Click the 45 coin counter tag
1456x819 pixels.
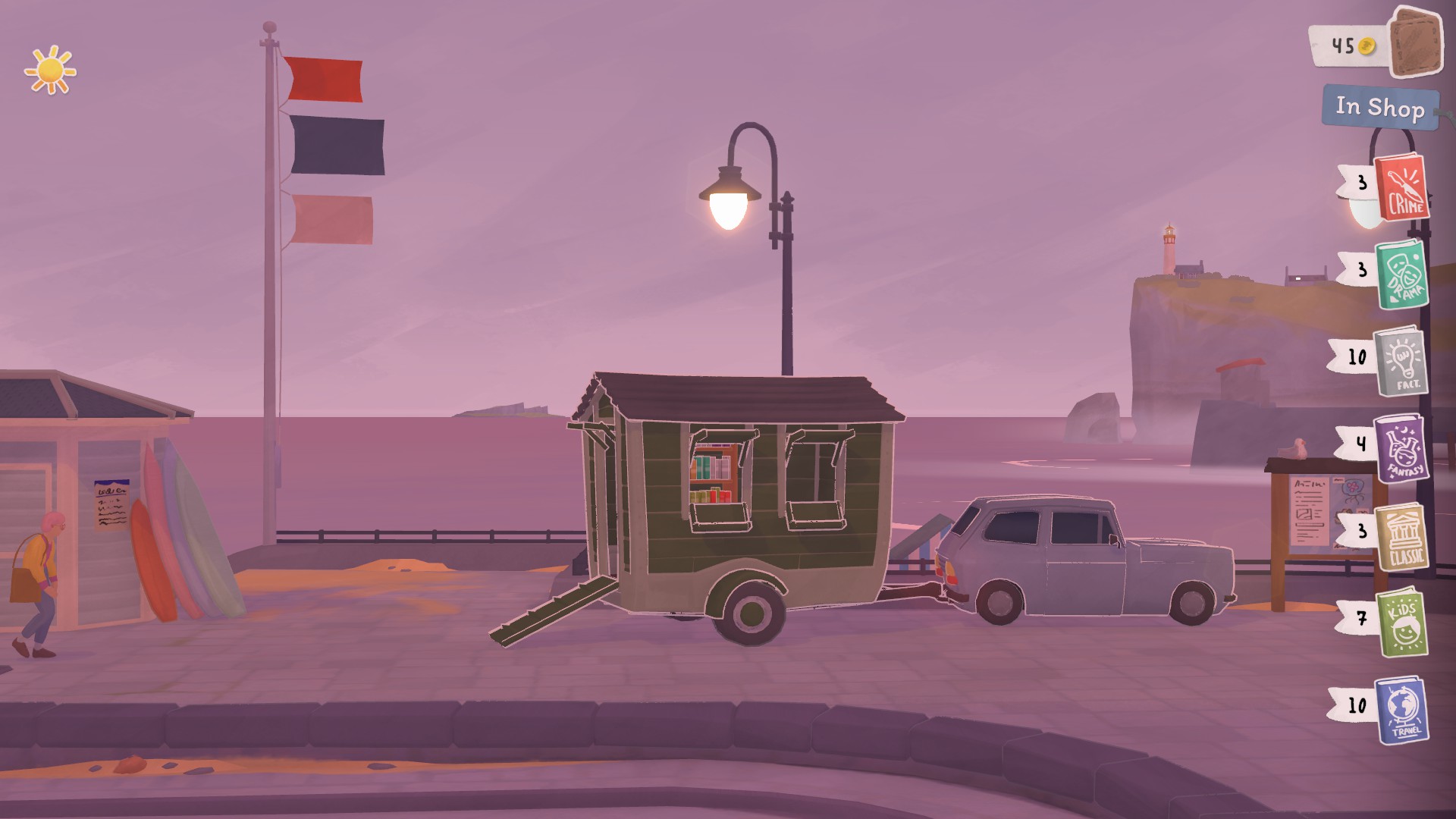pyautogui.click(x=1346, y=45)
